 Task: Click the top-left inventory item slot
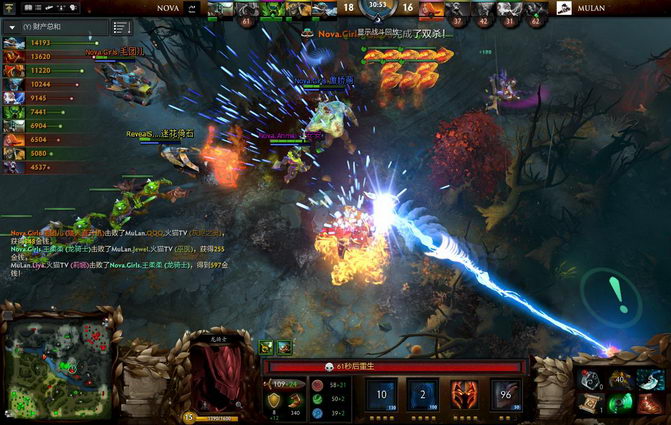click(x=590, y=378)
